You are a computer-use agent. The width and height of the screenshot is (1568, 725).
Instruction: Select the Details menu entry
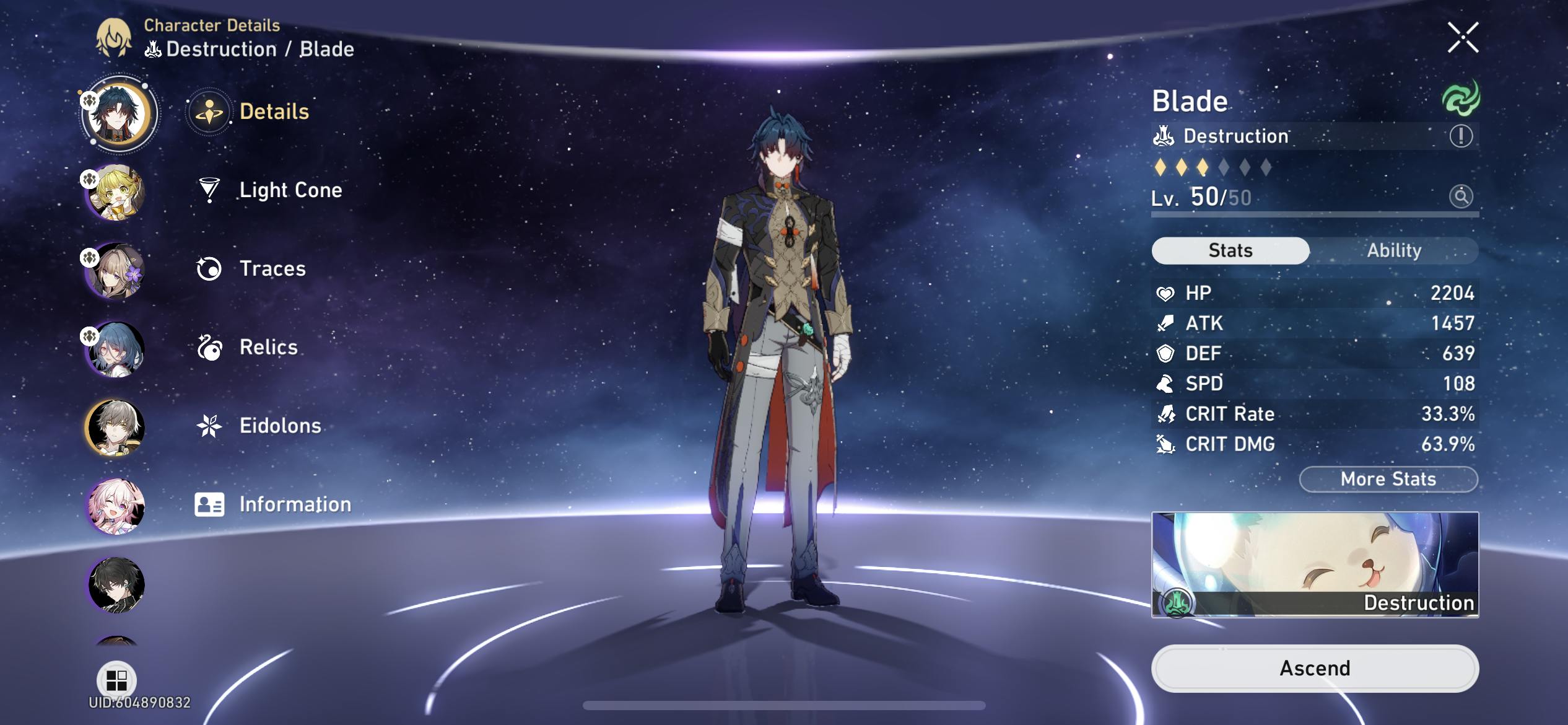pos(274,112)
